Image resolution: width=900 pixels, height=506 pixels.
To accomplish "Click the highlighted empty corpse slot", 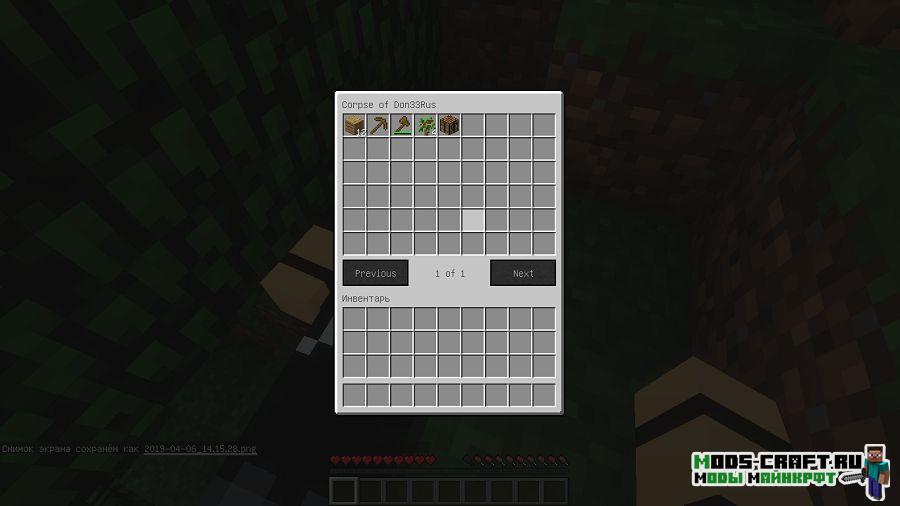I will (473, 220).
